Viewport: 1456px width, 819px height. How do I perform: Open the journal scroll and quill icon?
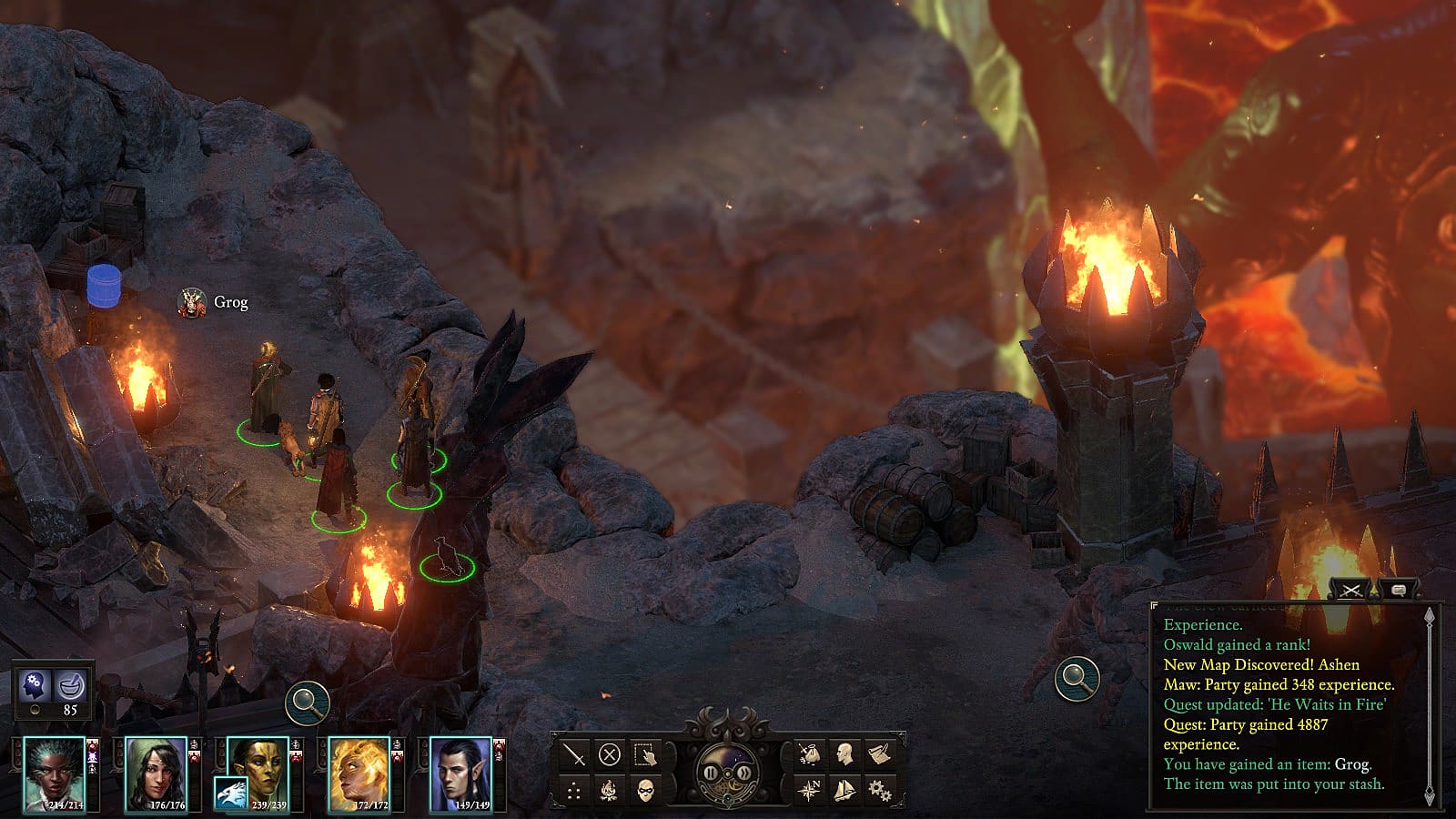(x=879, y=754)
